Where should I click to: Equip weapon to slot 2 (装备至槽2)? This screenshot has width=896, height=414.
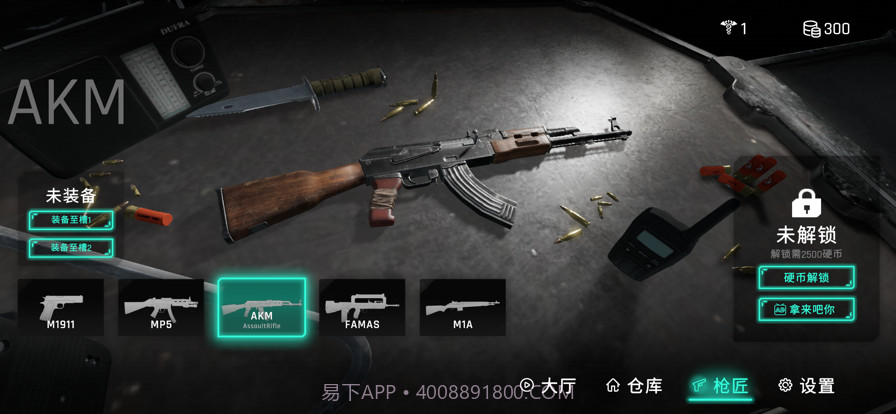point(71,247)
